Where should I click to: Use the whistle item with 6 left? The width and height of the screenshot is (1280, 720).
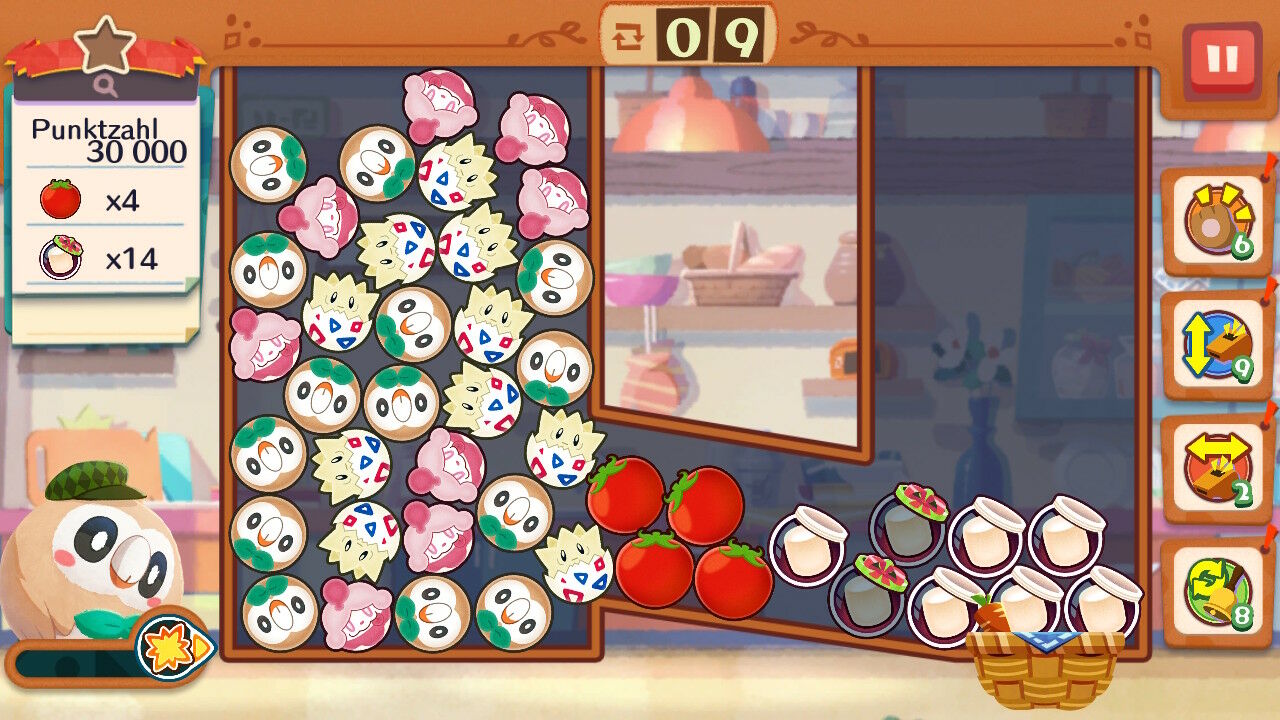[1217, 221]
